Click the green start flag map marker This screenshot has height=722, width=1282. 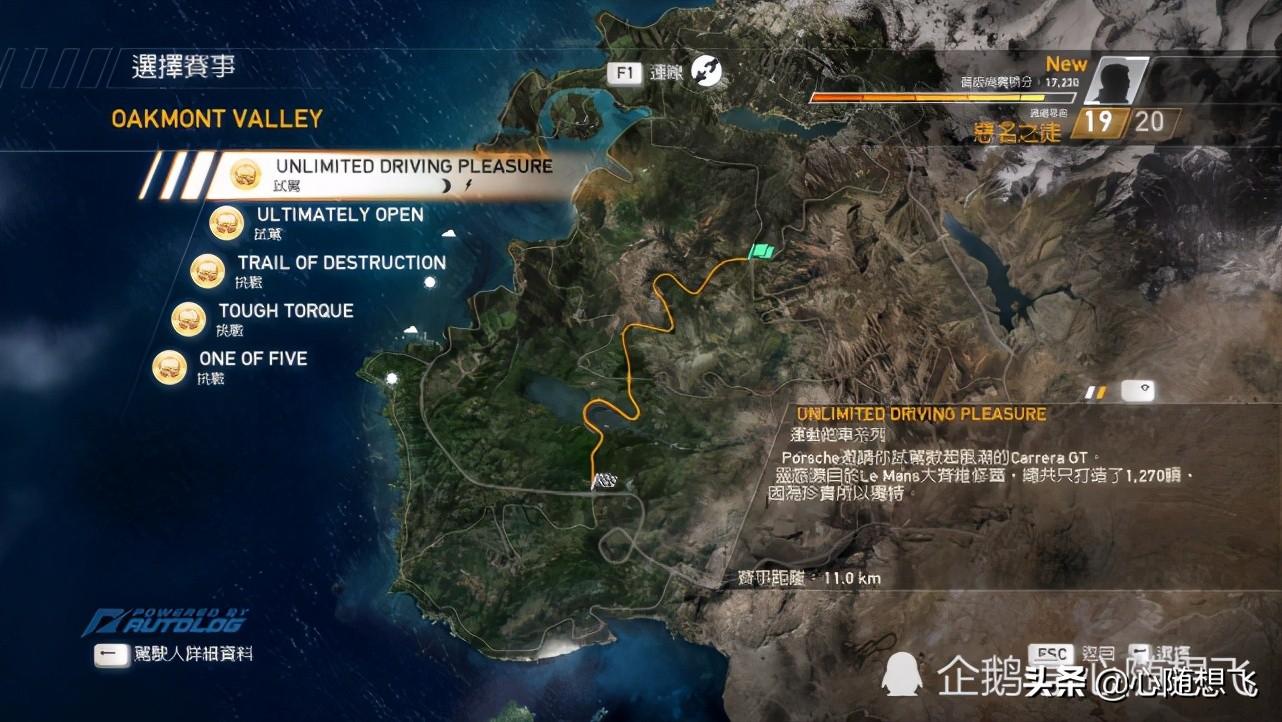pyautogui.click(x=763, y=253)
